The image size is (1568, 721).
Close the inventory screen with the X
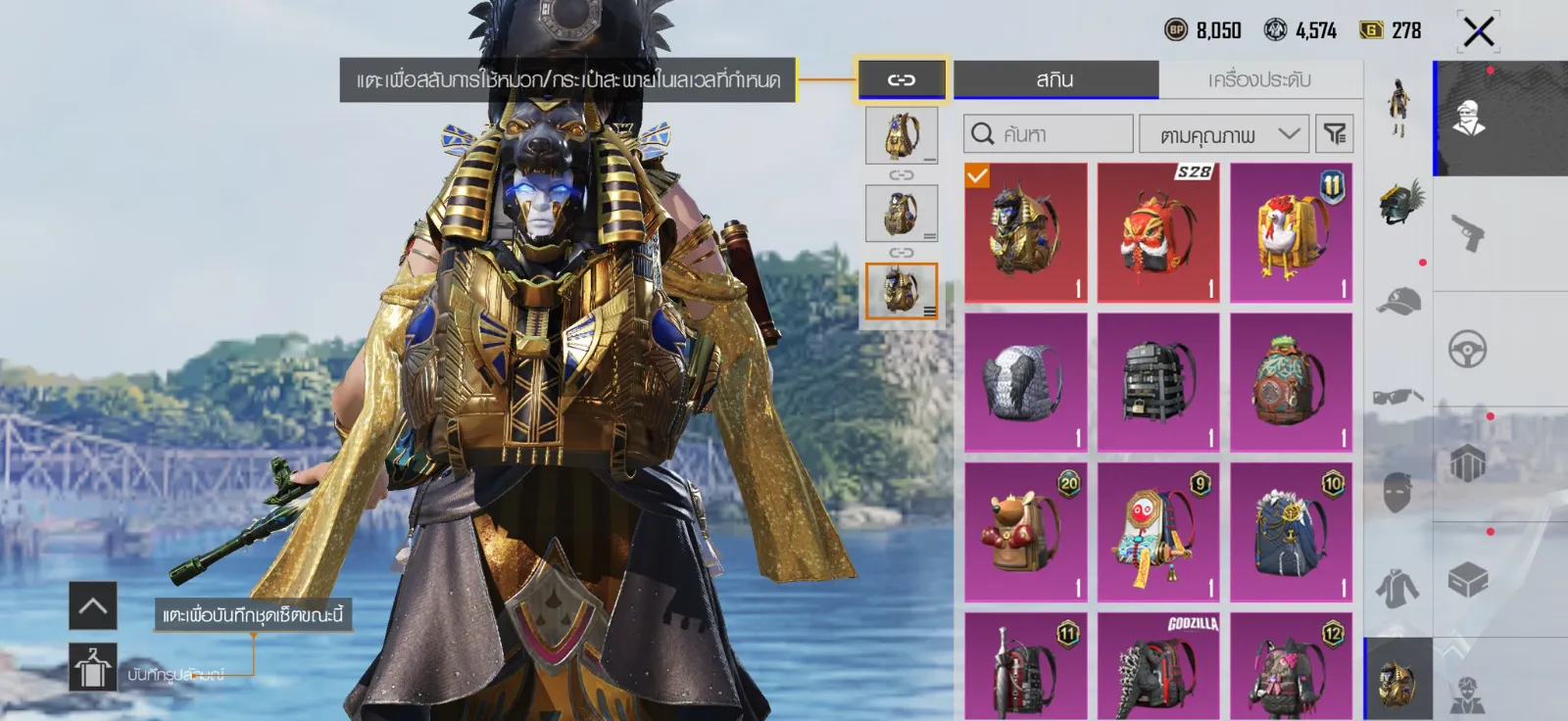[x=1478, y=31]
